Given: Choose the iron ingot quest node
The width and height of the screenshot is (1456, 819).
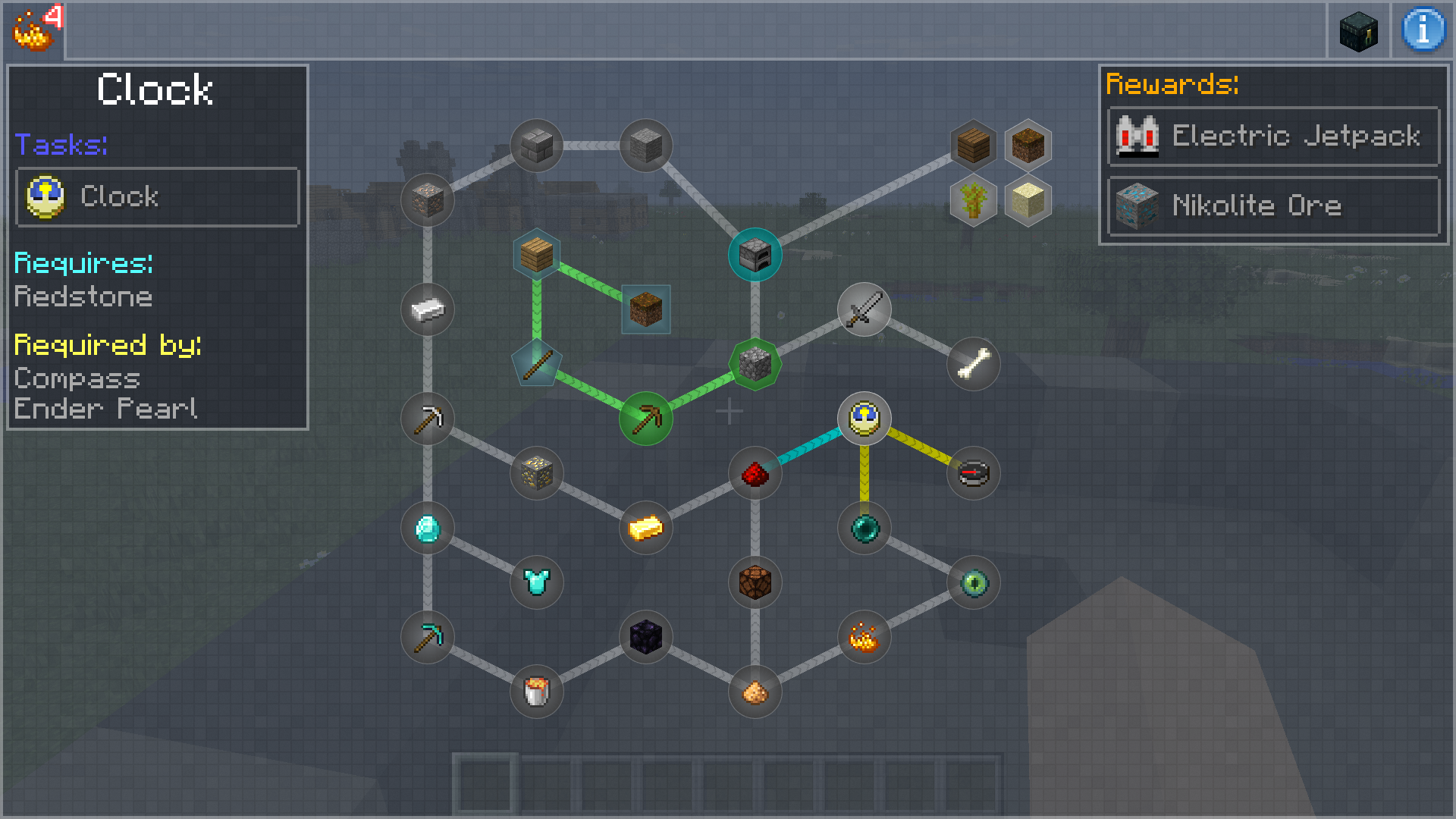Looking at the screenshot, I should pyautogui.click(x=427, y=309).
